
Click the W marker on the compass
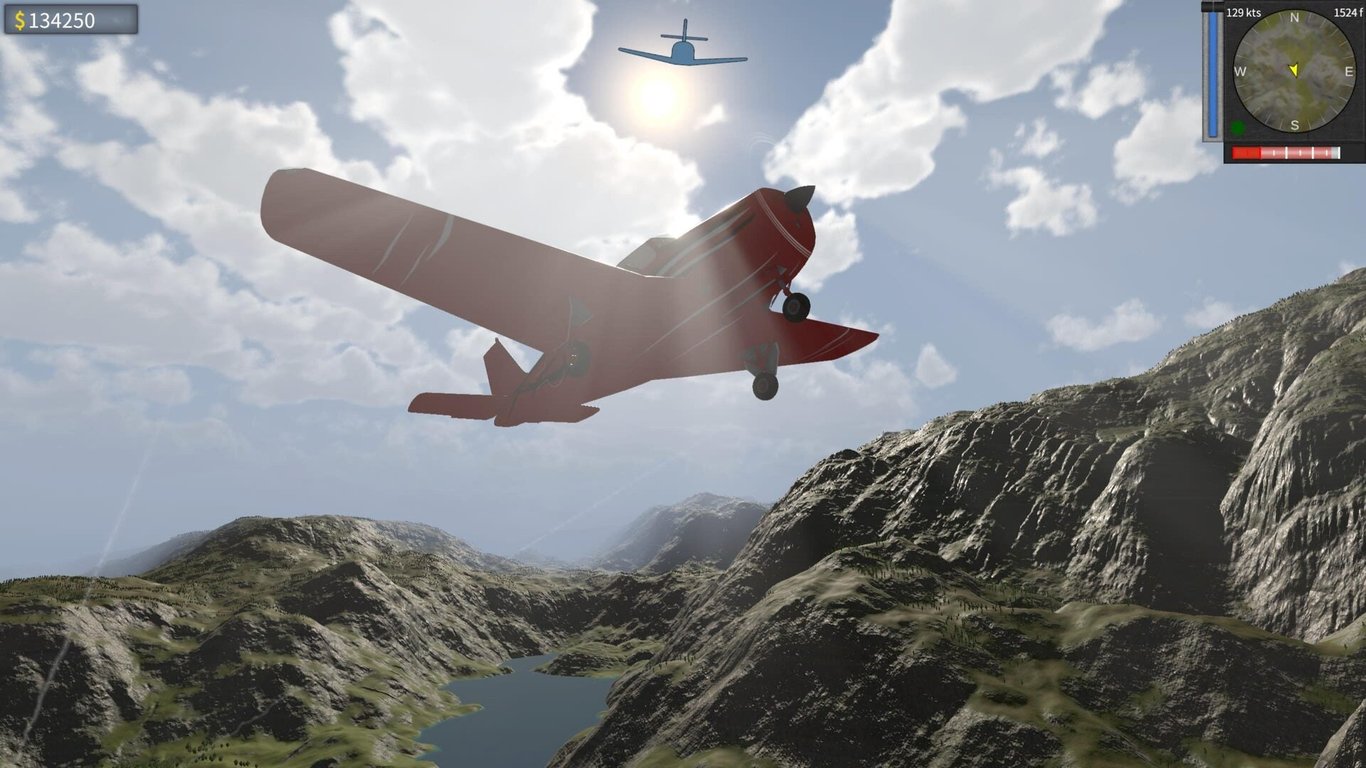[x=1240, y=70]
